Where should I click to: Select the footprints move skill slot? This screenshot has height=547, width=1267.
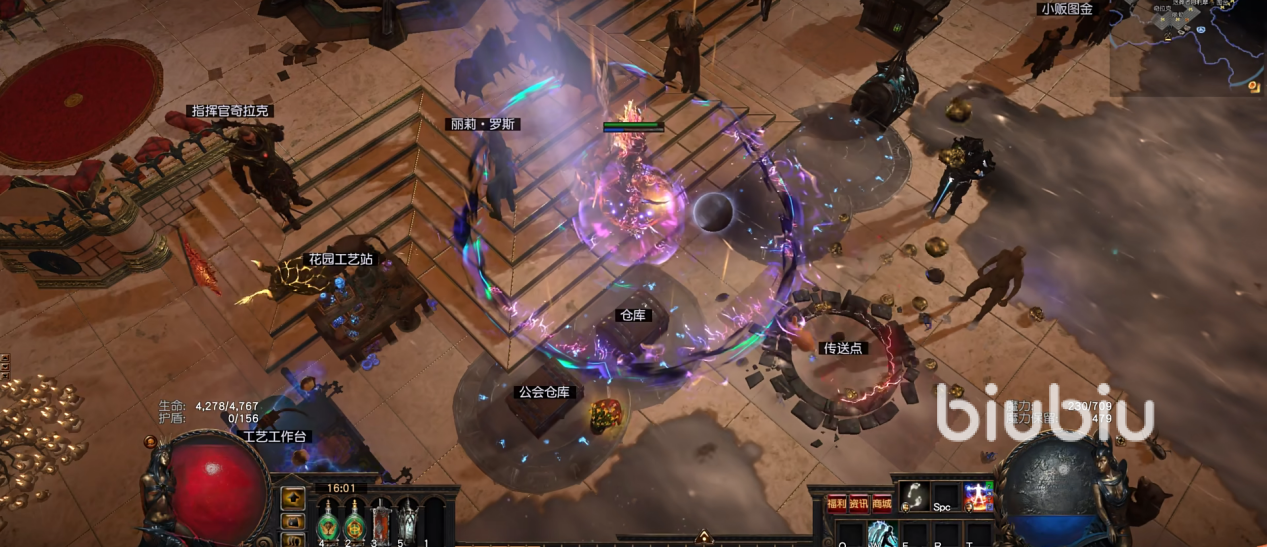913,494
